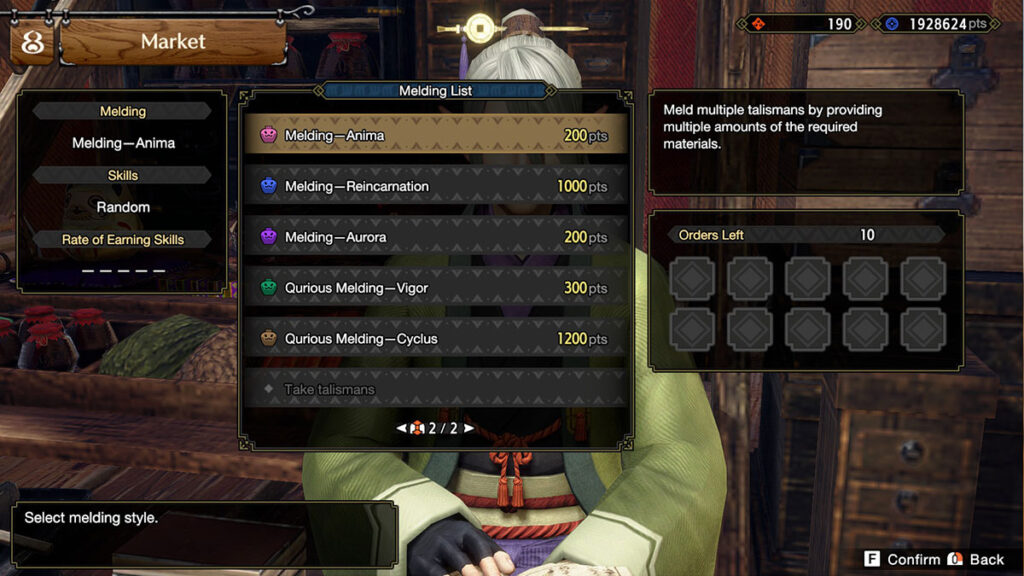Go to previous melding list page arrow
Viewport: 1024px width, 576px height.
pyautogui.click(x=402, y=428)
